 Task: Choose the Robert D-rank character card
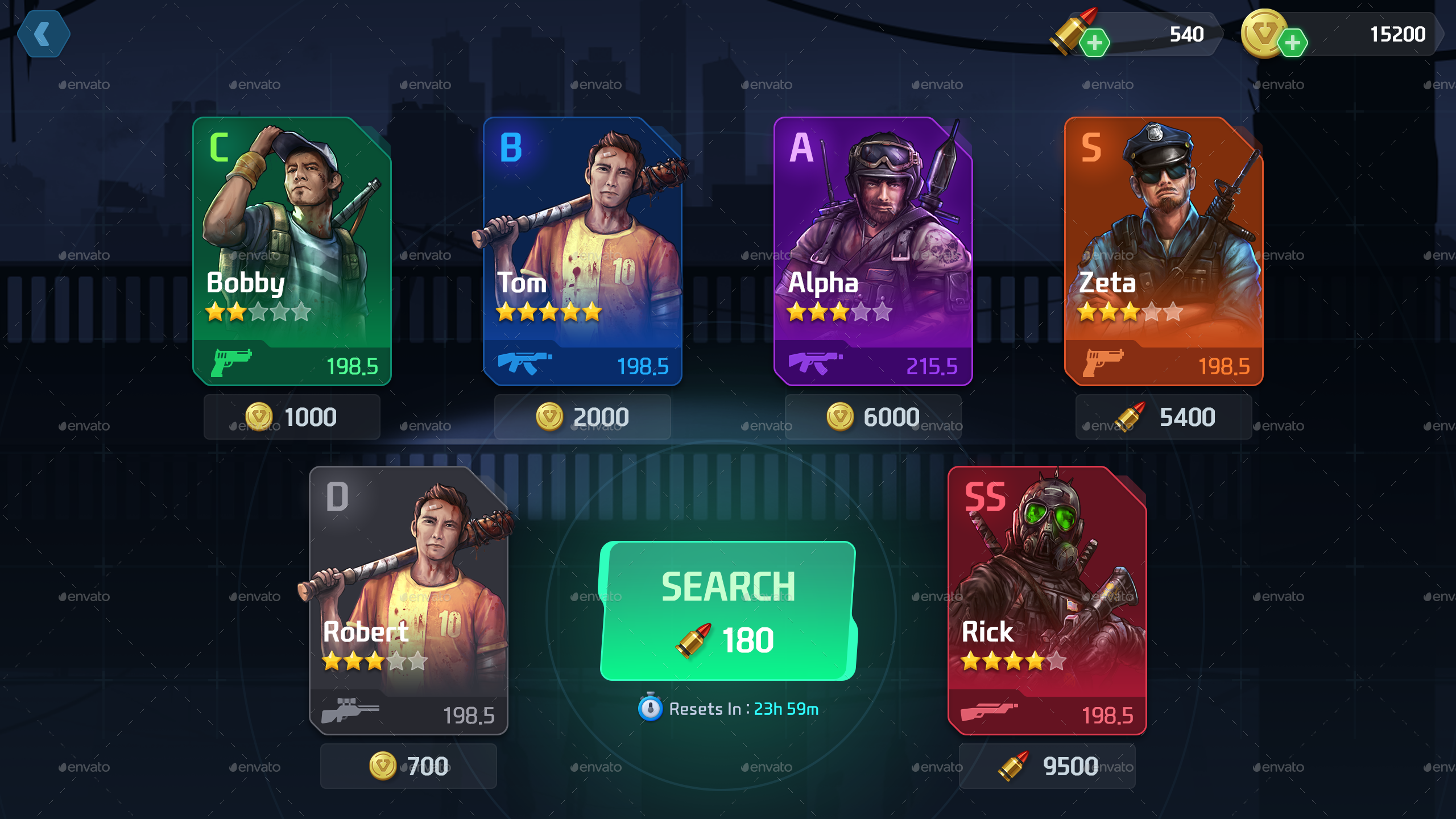click(x=408, y=600)
